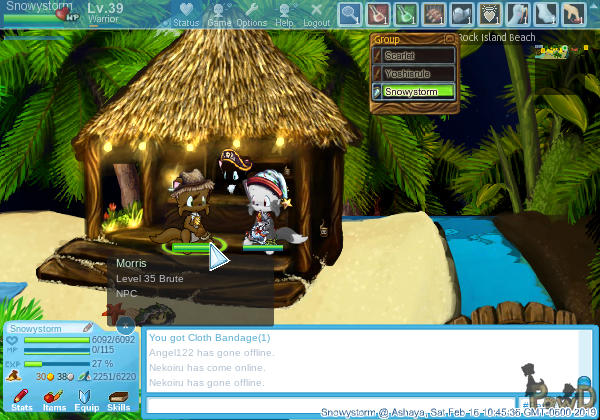Open the Equip panel
The height and width of the screenshot is (420, 600).
coord(87,400)
